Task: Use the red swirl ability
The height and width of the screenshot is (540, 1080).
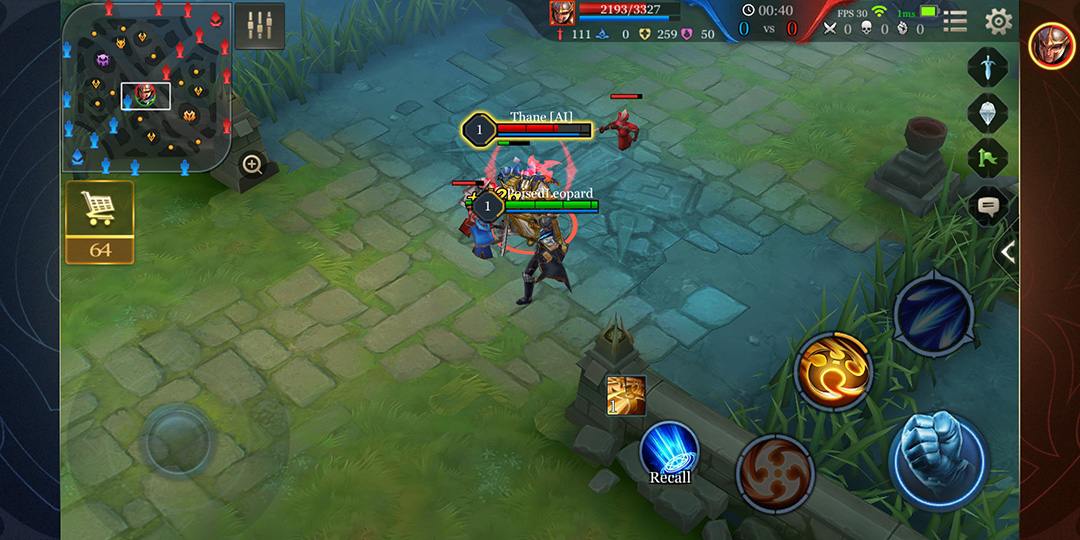Action: [775, 471]
